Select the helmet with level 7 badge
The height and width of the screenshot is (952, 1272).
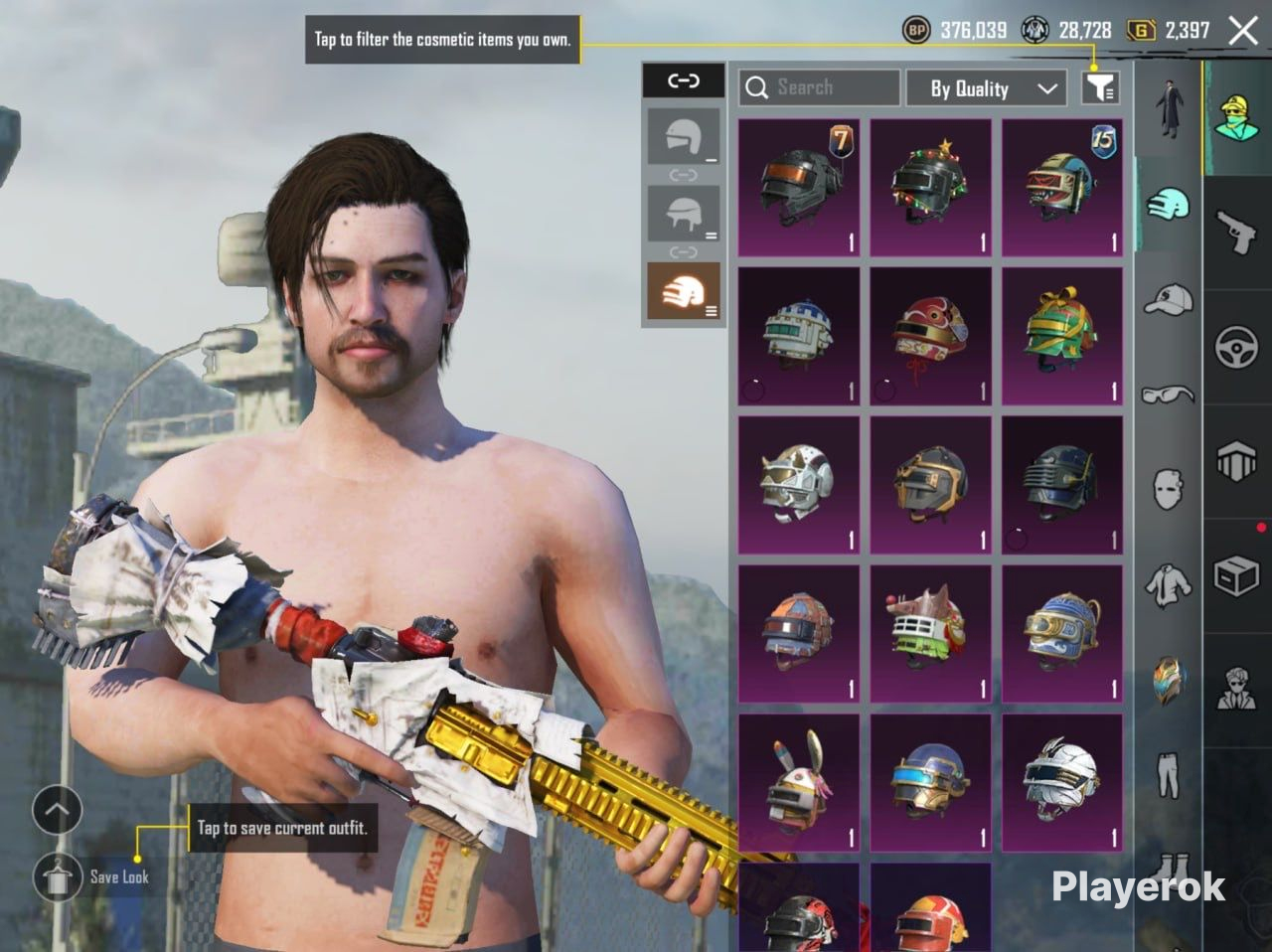coord(799,187)
